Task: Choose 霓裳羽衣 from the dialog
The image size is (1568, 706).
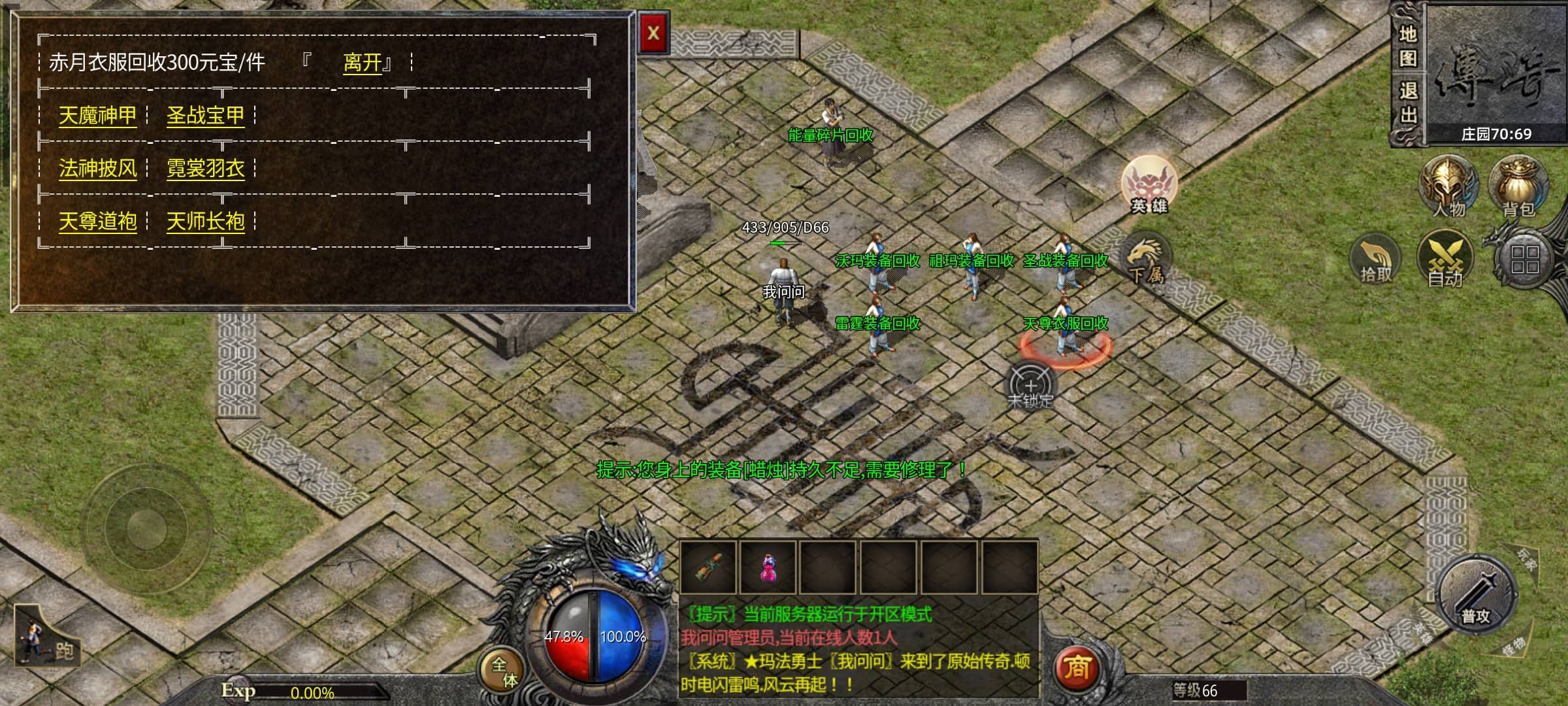Action: coord(205,169)
